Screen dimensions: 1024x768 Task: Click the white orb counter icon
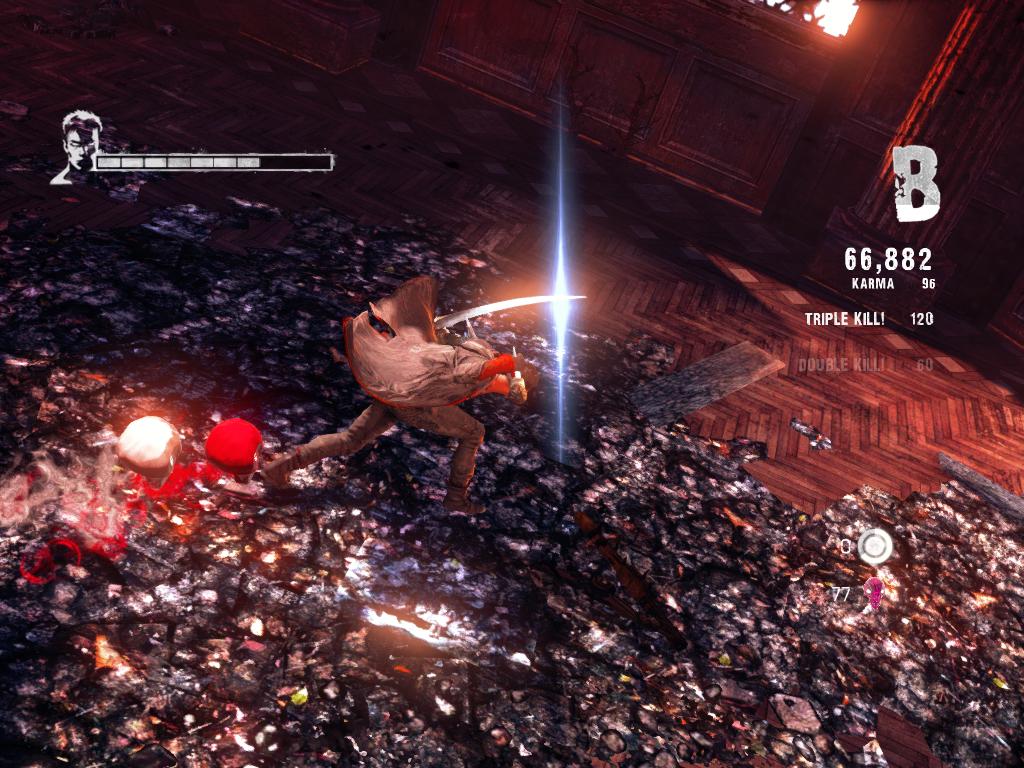point(875,545)
